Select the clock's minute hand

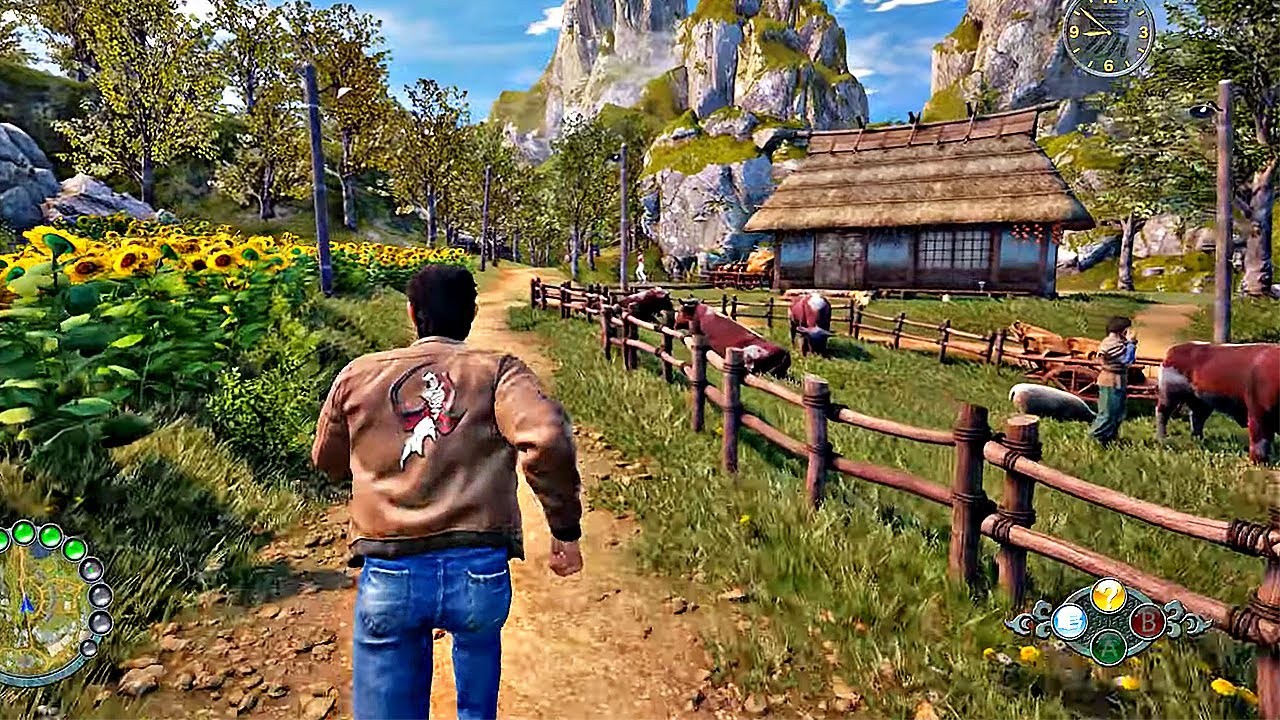[1093, 18]
